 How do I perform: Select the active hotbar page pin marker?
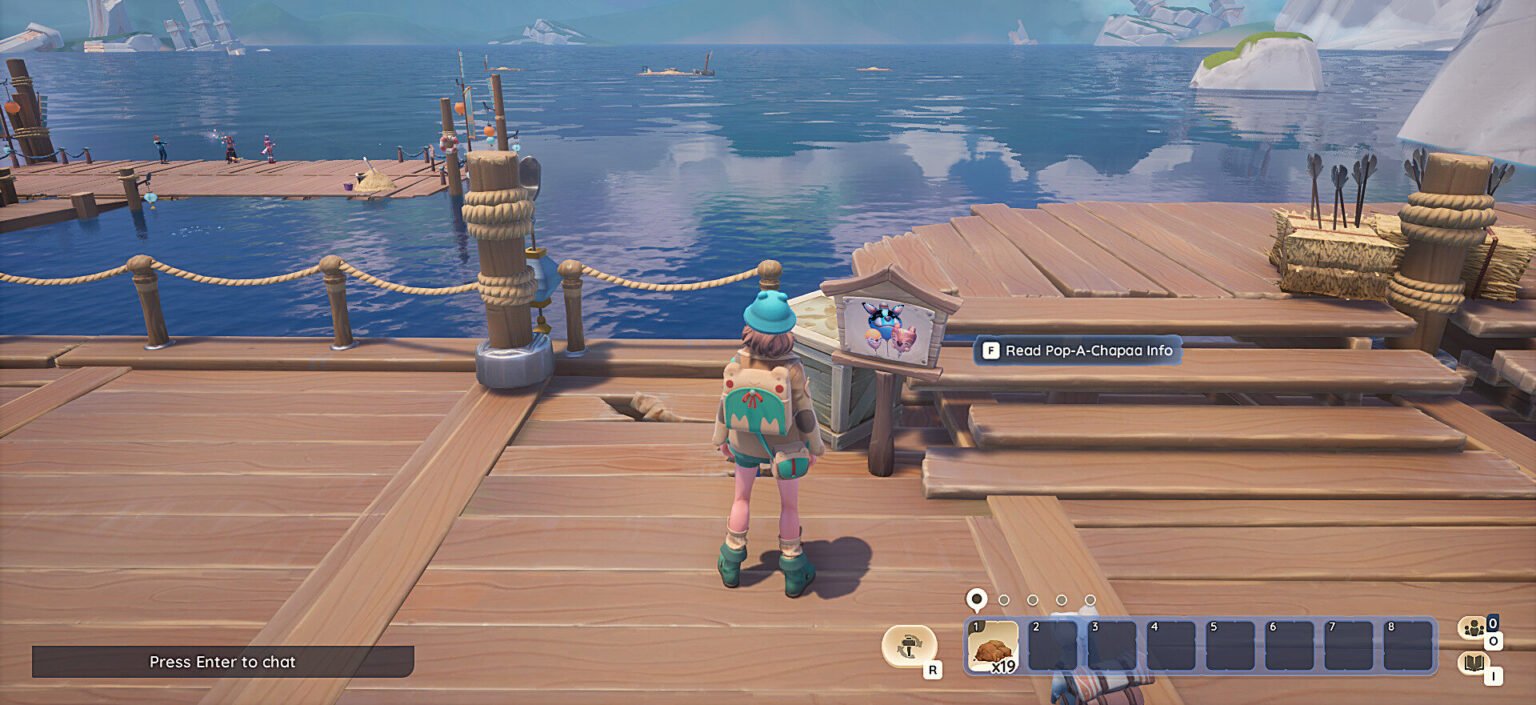pyautogui.click(x=976, y=599)
